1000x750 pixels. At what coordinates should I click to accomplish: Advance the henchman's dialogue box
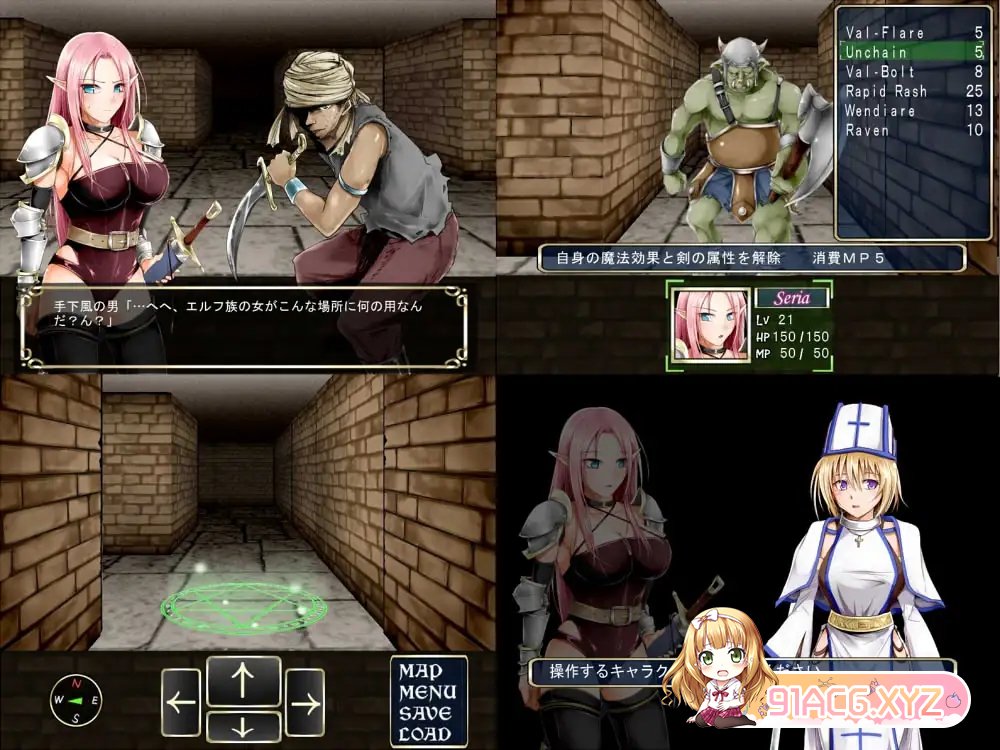tap(243, 327)
